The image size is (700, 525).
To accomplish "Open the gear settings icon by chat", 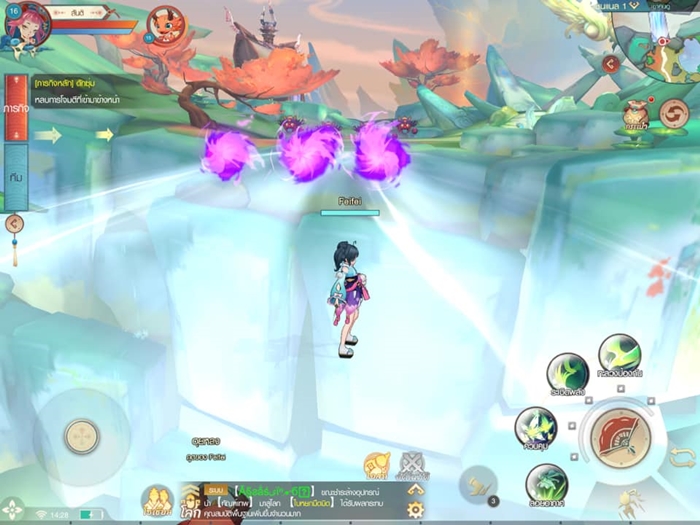I will pos(415,509).
